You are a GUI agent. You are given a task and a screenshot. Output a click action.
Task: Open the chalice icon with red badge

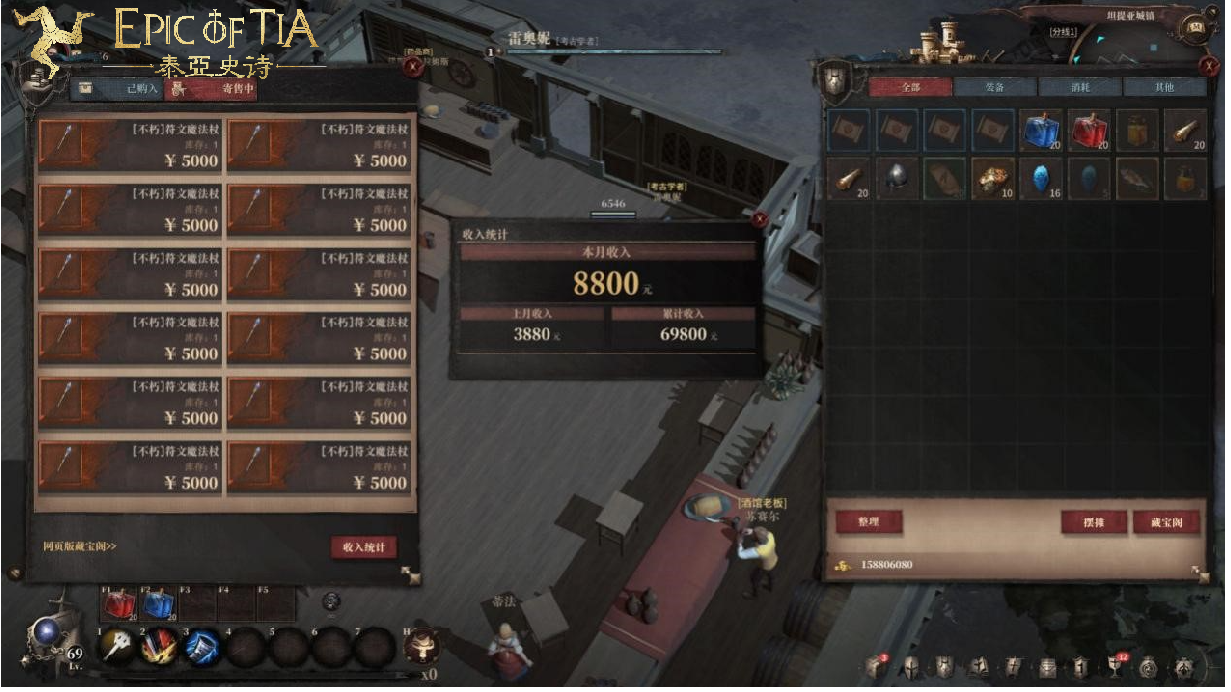[x=1113, y=666]
